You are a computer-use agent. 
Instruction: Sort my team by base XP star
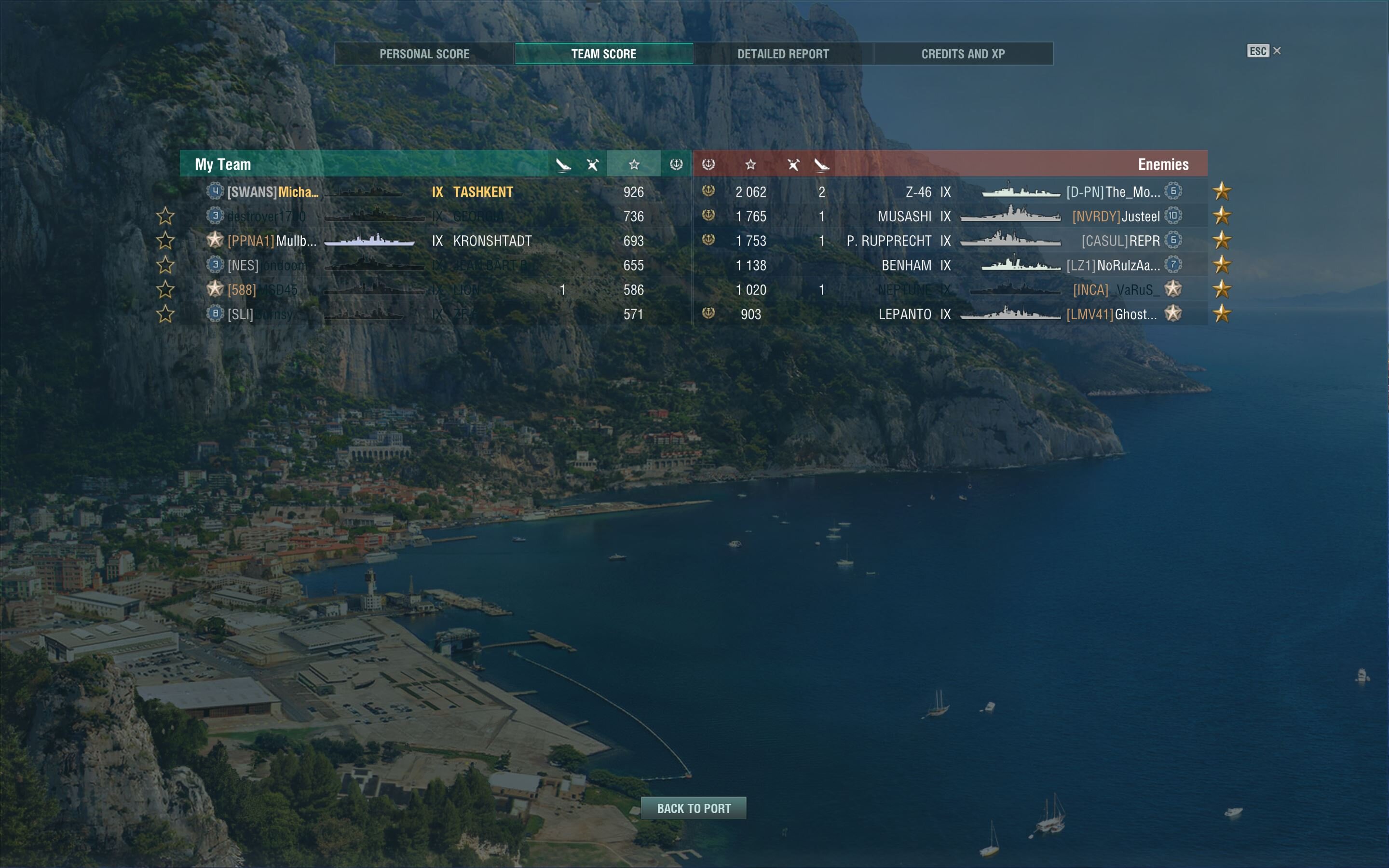click(x=634, y=165)
